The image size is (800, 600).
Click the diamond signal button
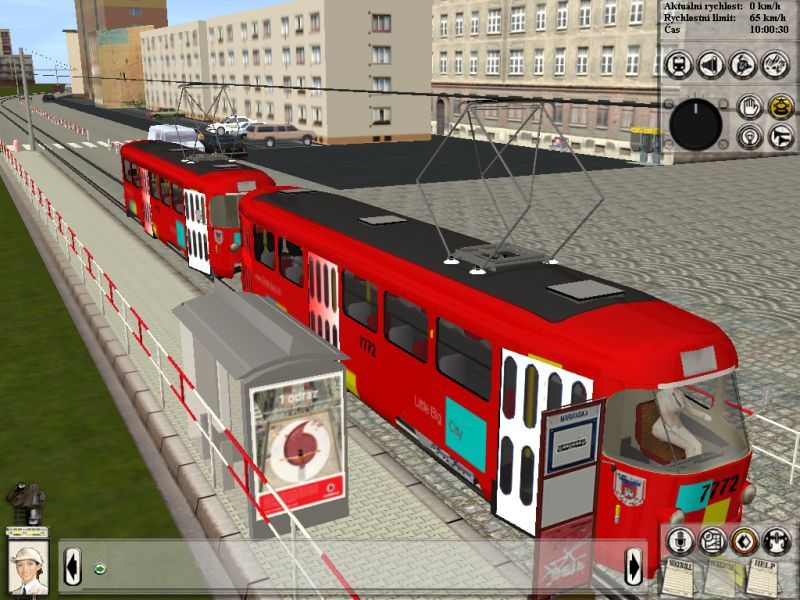pos(743,541)
